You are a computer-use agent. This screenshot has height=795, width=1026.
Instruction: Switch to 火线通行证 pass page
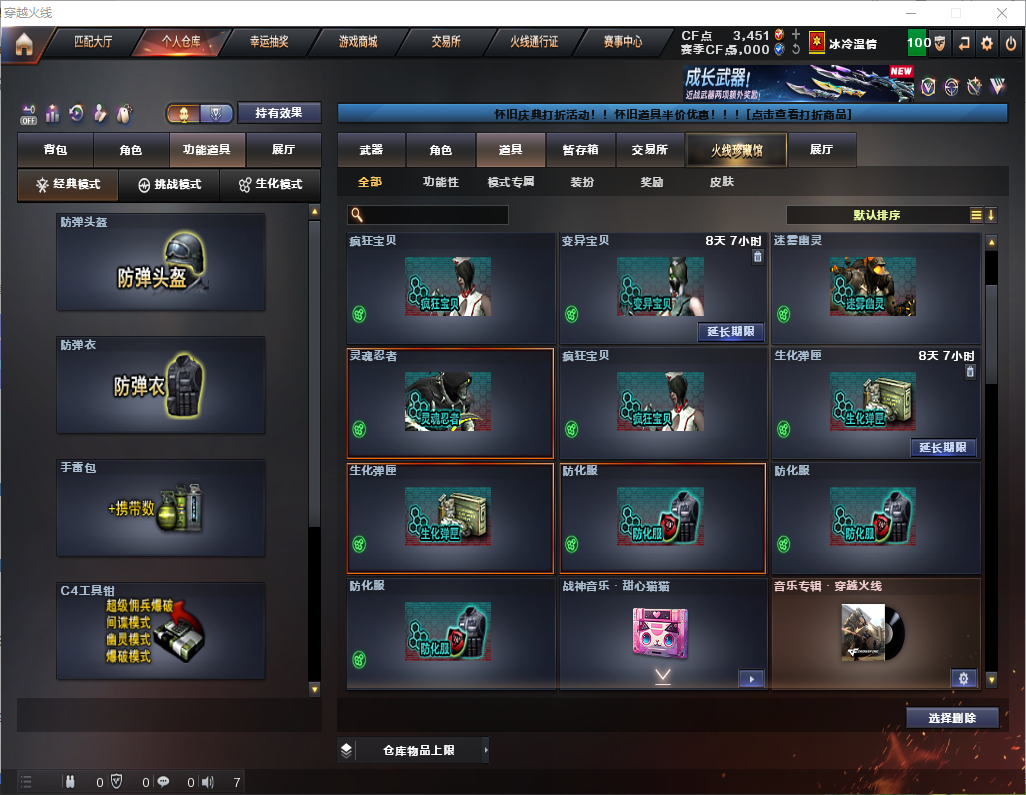click(x=534, y=42)
